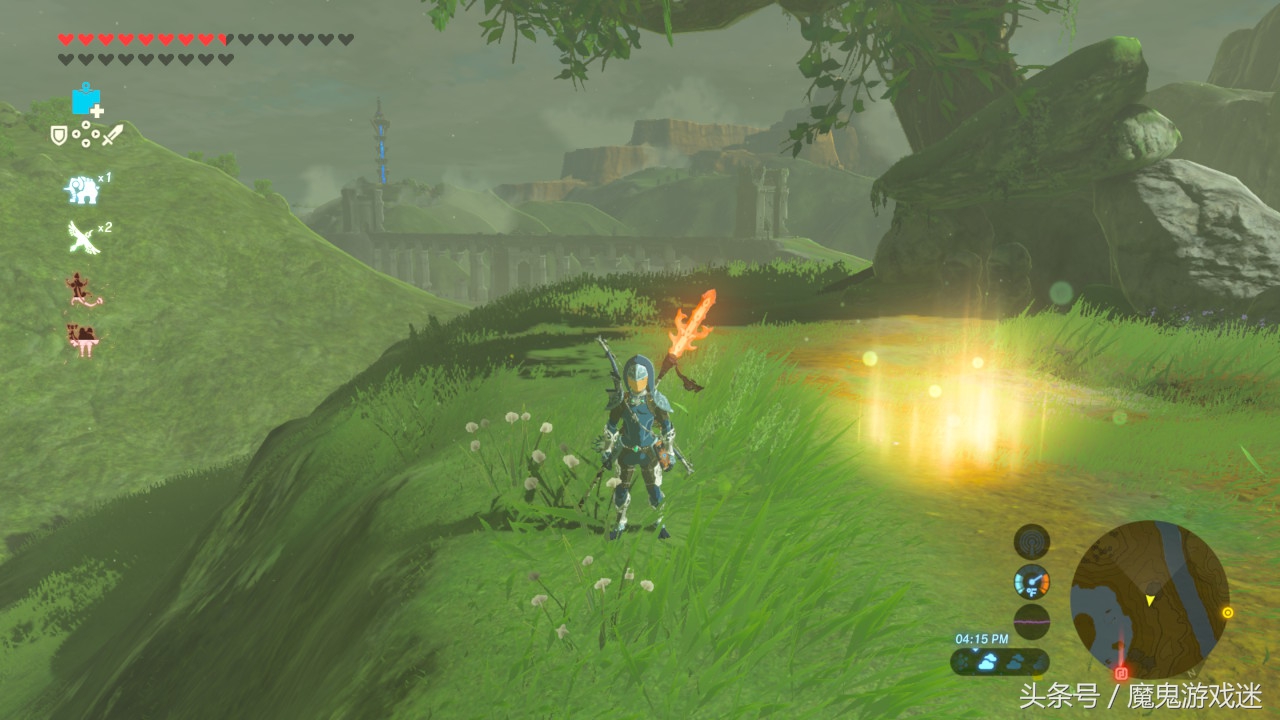Select Daruk's Protection lizard icon
Image resolution: width=1280 pixels, height=720 pixels.
pos(83,291)
